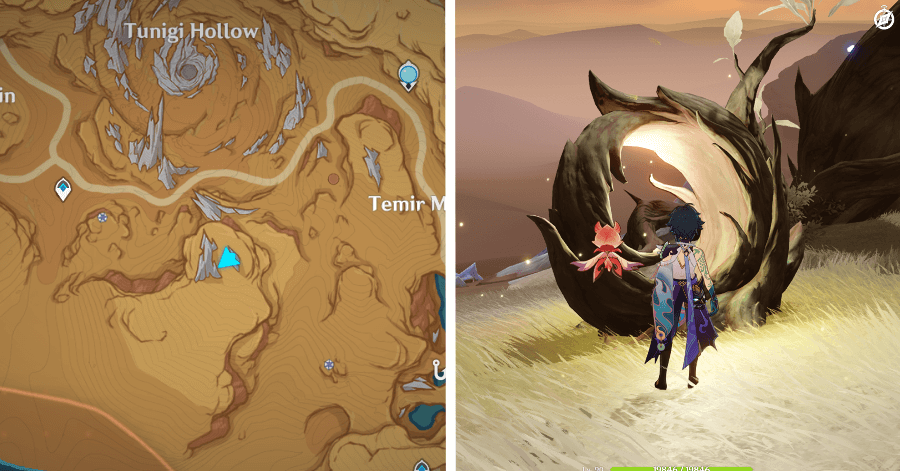
Task: Click the white pin marker with teal diamond
Action: click(x=63, y=188)
